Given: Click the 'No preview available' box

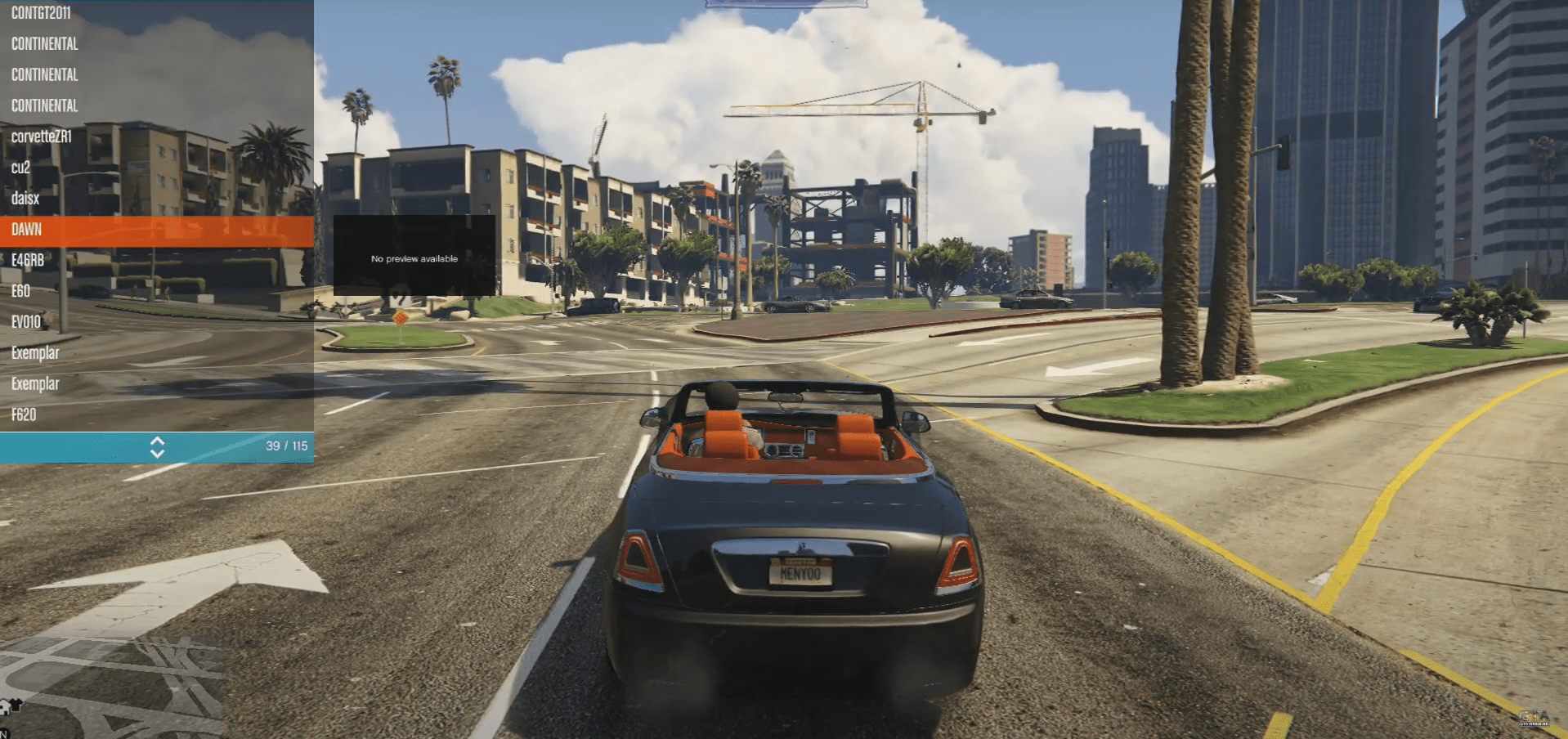Looking at the screenshot, I should pyautogui.click(x=414, y=257).
